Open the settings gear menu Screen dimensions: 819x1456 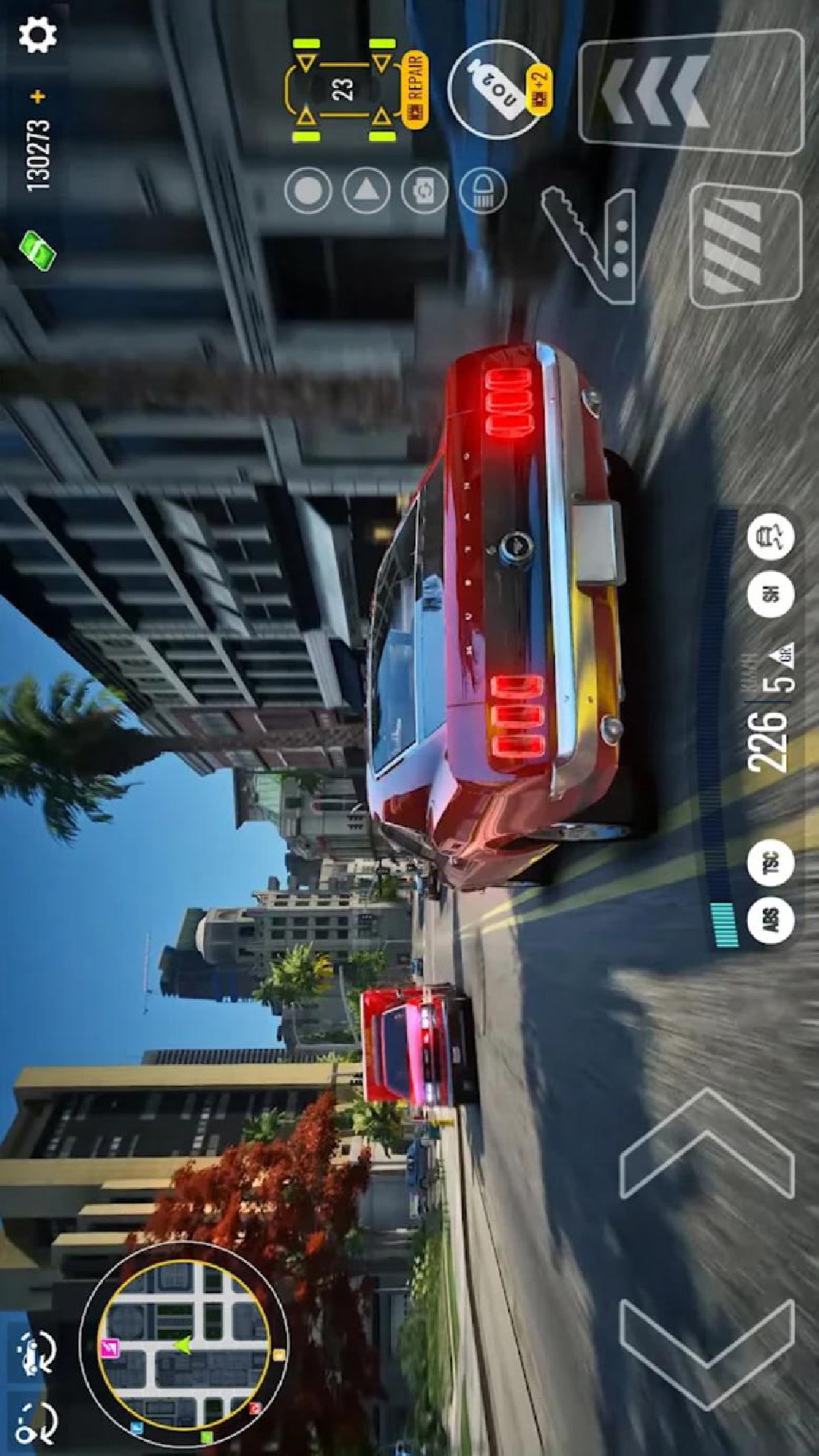click(37, 36)
